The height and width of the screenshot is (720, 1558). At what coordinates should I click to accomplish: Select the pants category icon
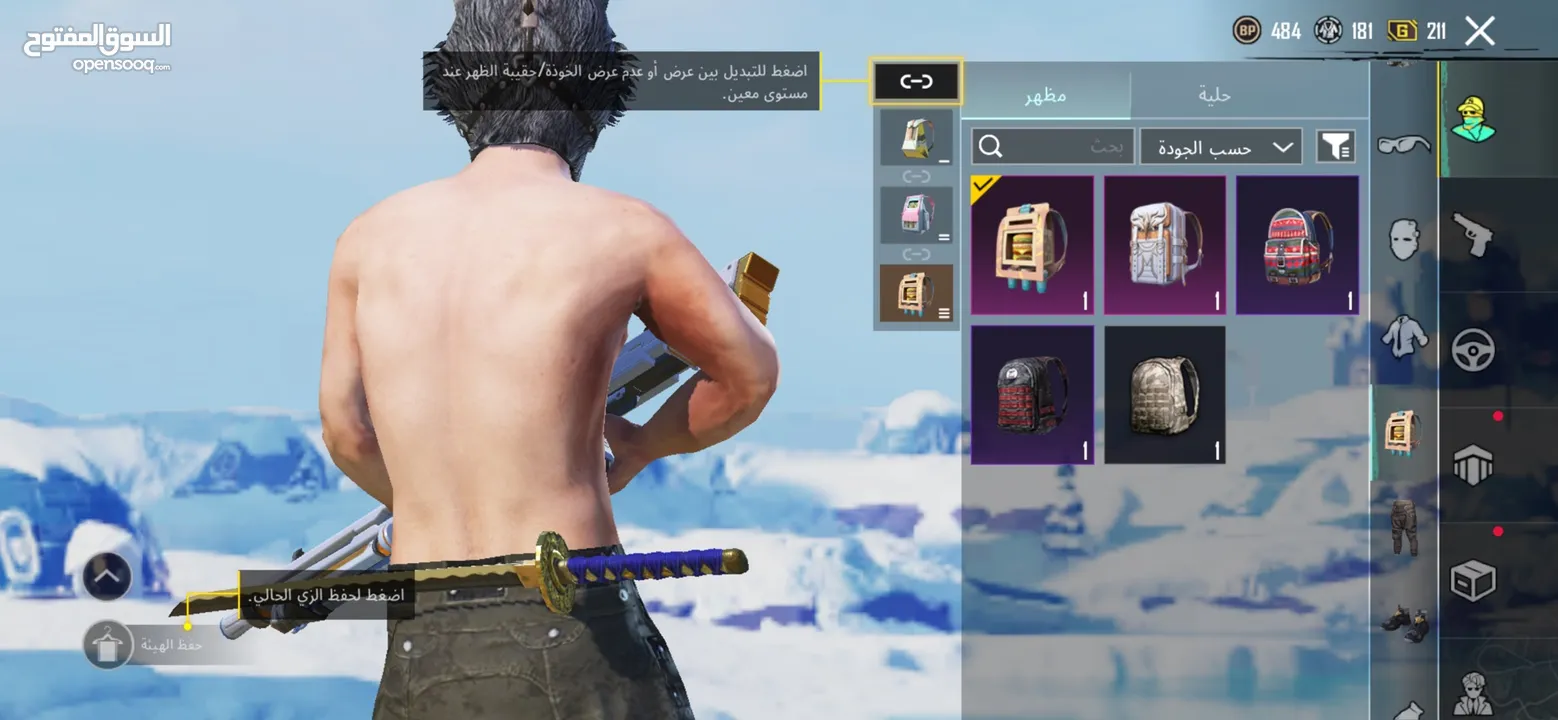tap(1404, 528)
